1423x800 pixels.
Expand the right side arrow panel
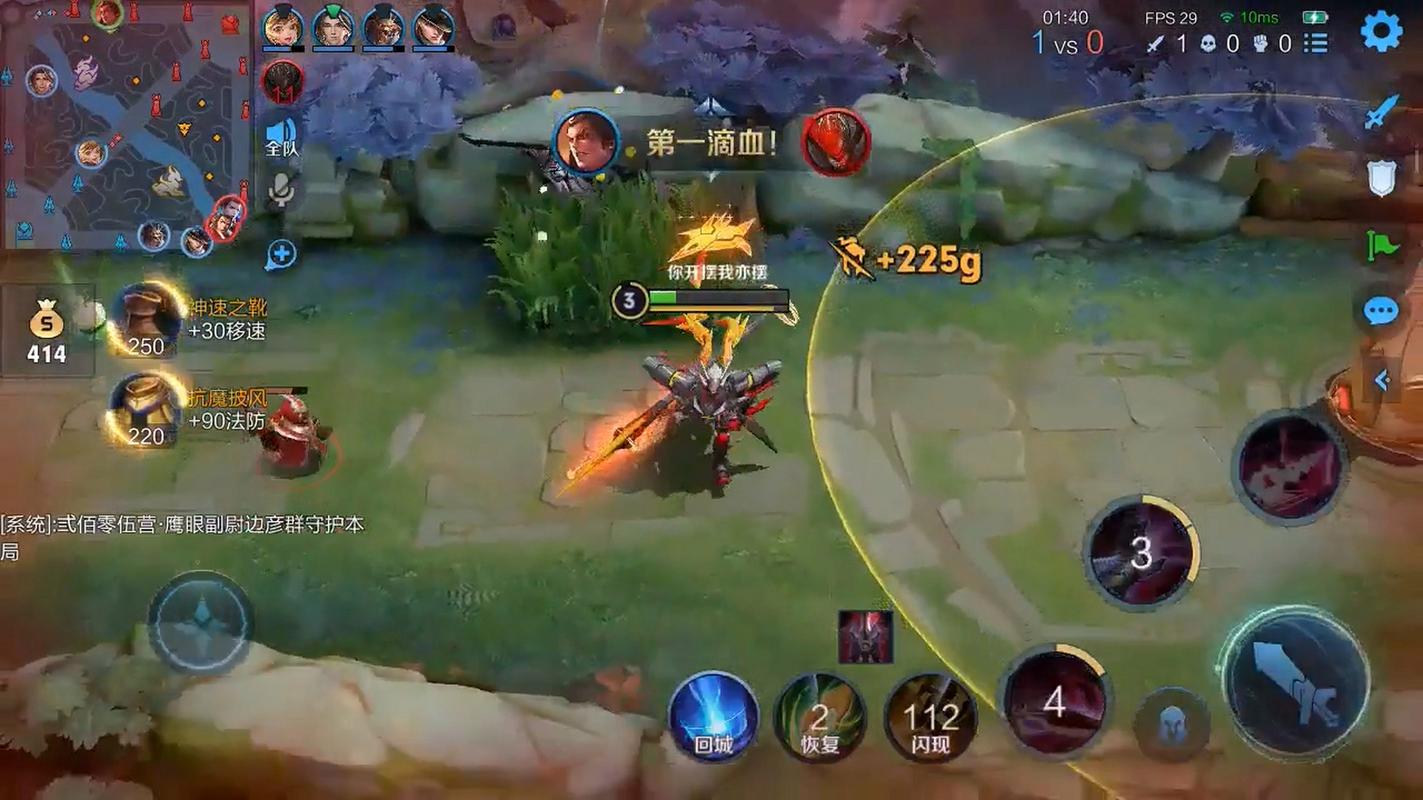1383,380
